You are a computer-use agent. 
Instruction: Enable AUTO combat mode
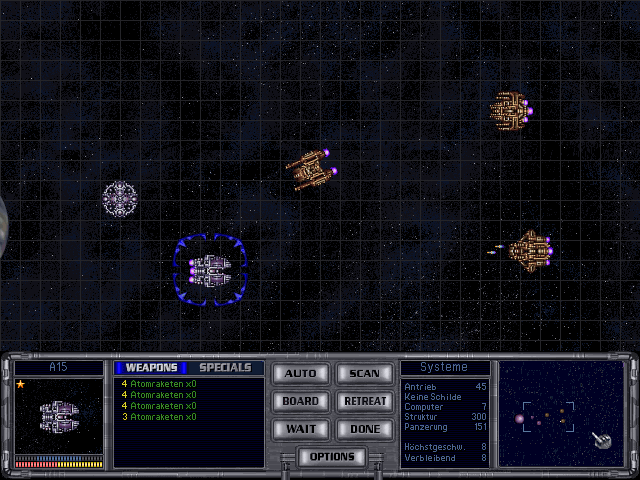300,374
